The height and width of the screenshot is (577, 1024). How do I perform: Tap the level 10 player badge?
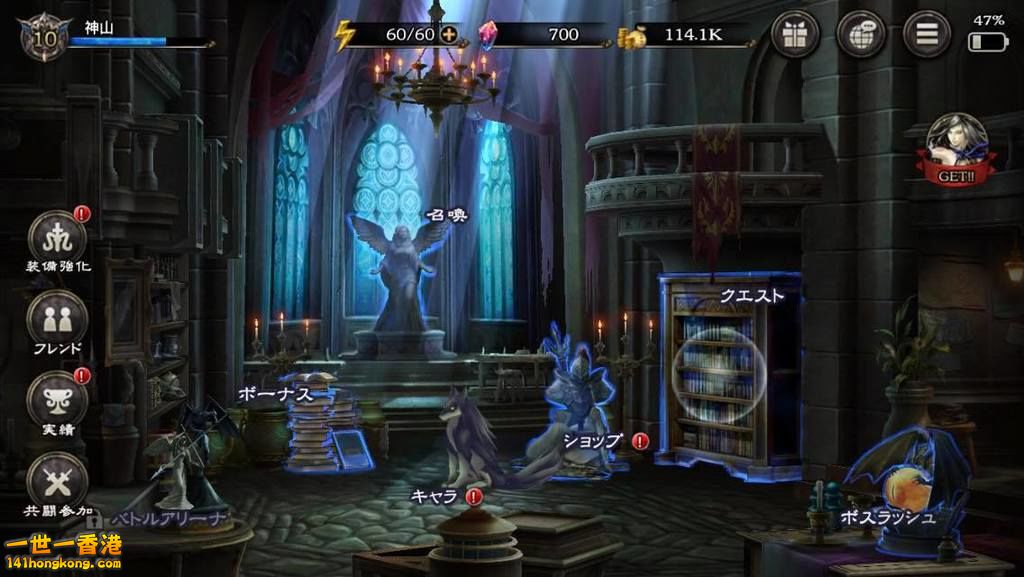click(37, 37)
